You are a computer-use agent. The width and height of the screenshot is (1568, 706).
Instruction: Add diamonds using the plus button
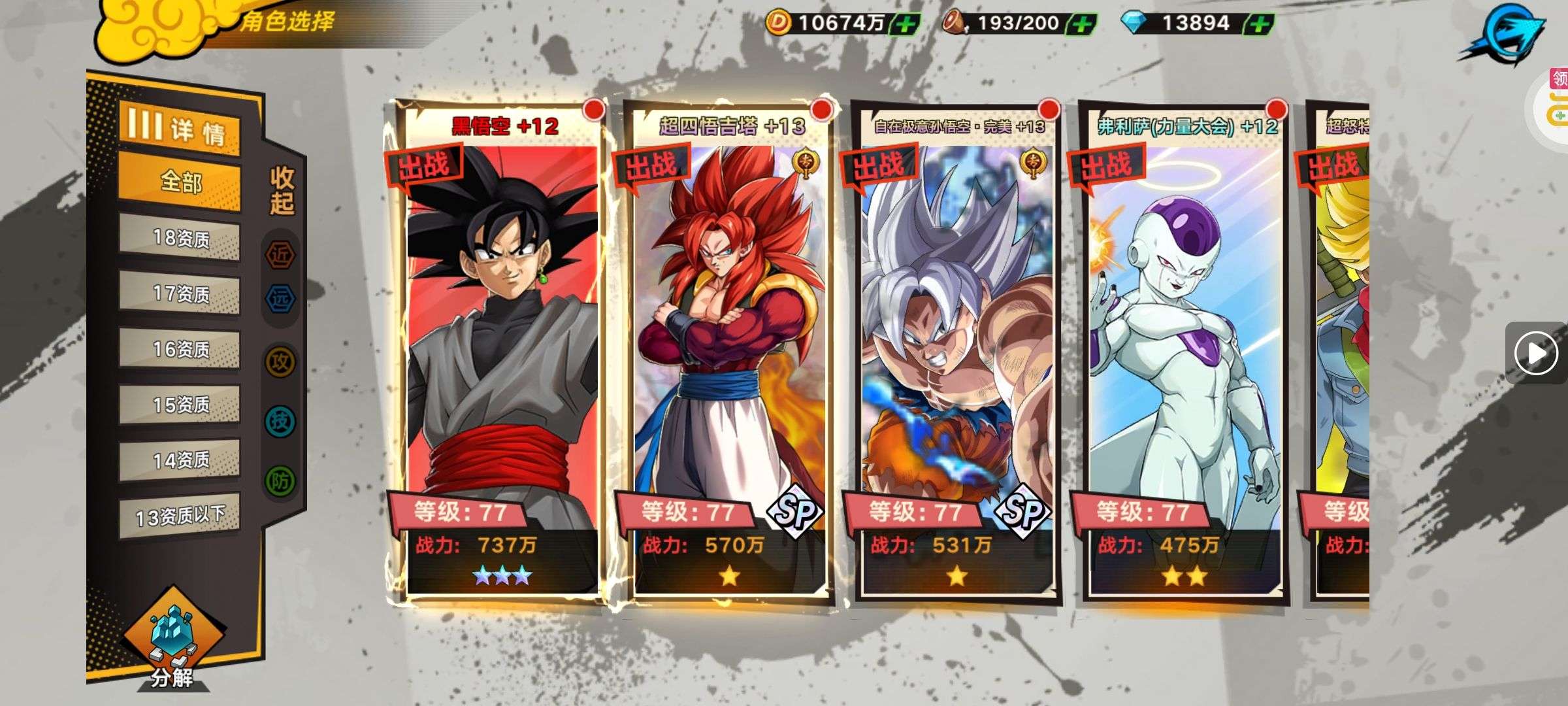pyautogui.click(x=1258, y=24)
